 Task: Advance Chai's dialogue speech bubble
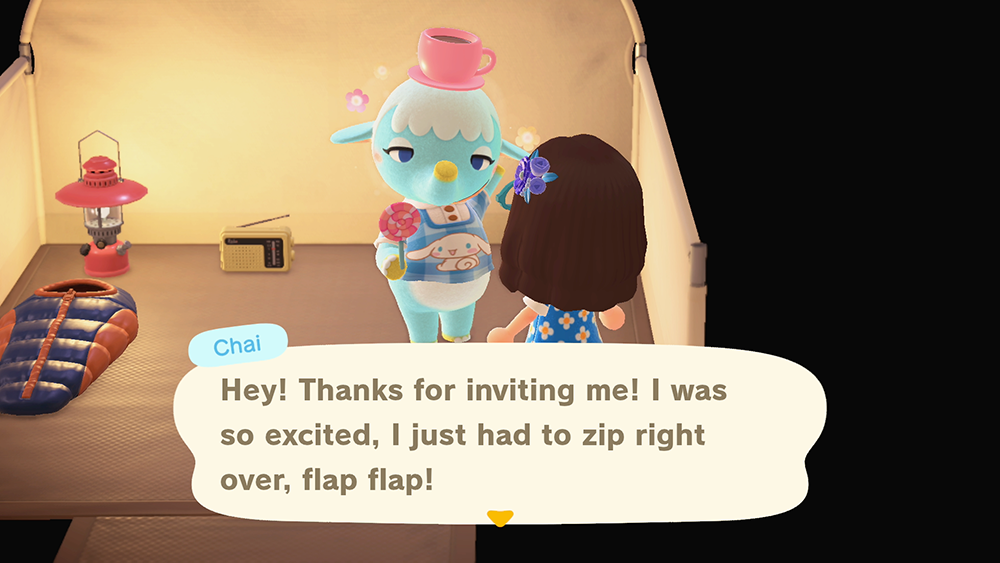pos(499,435)
